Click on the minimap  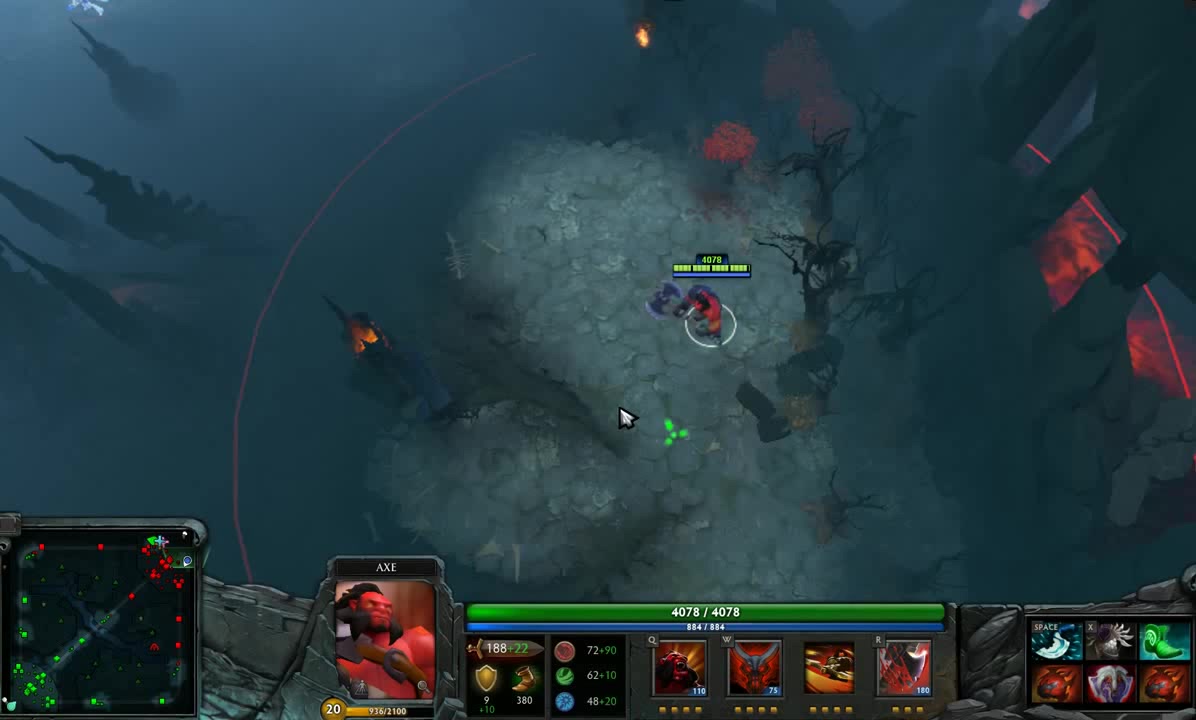(x=100, y=622)
